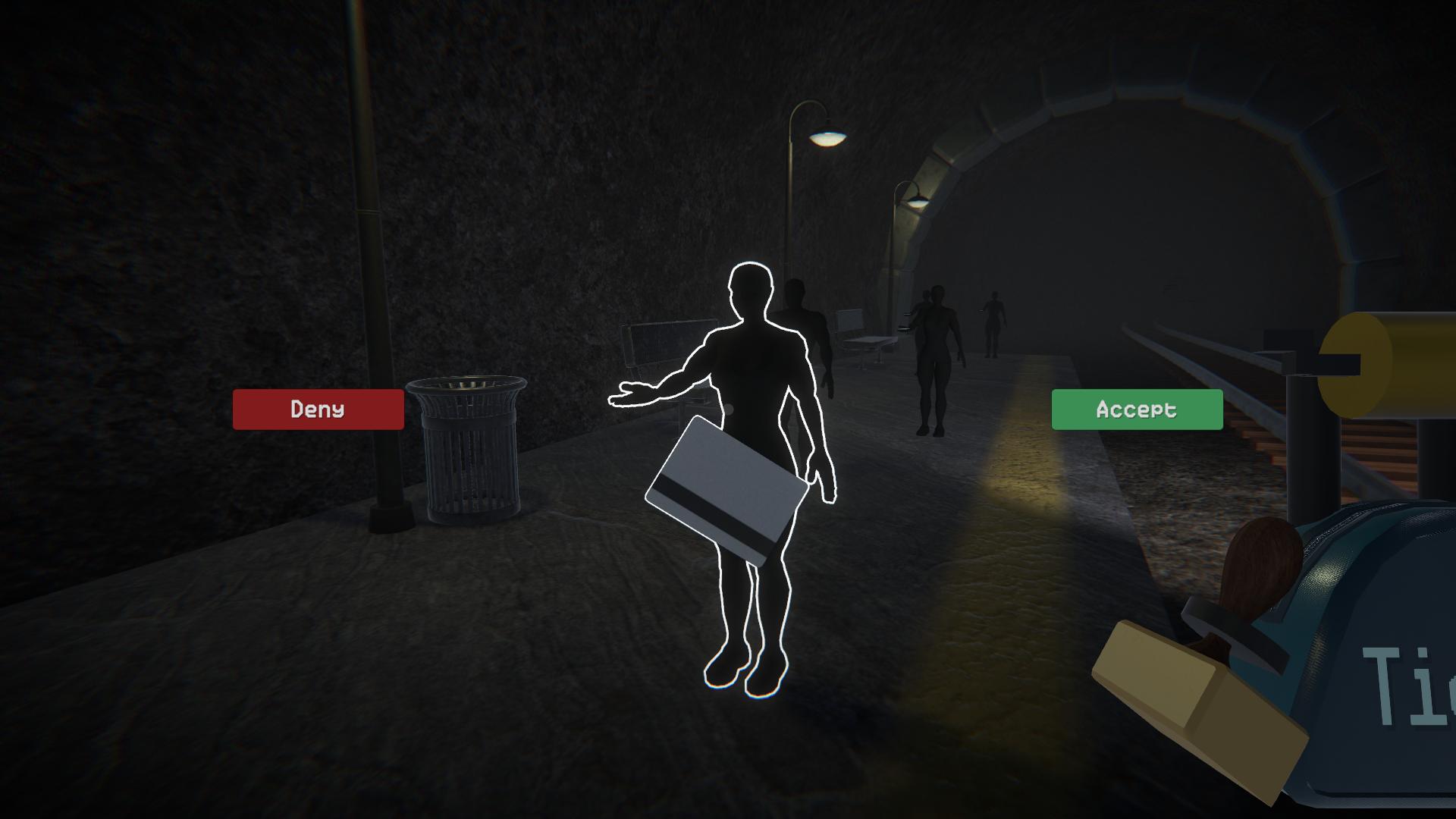
Task: Accept the passenger's ticket
Action: coord(1136,409)
